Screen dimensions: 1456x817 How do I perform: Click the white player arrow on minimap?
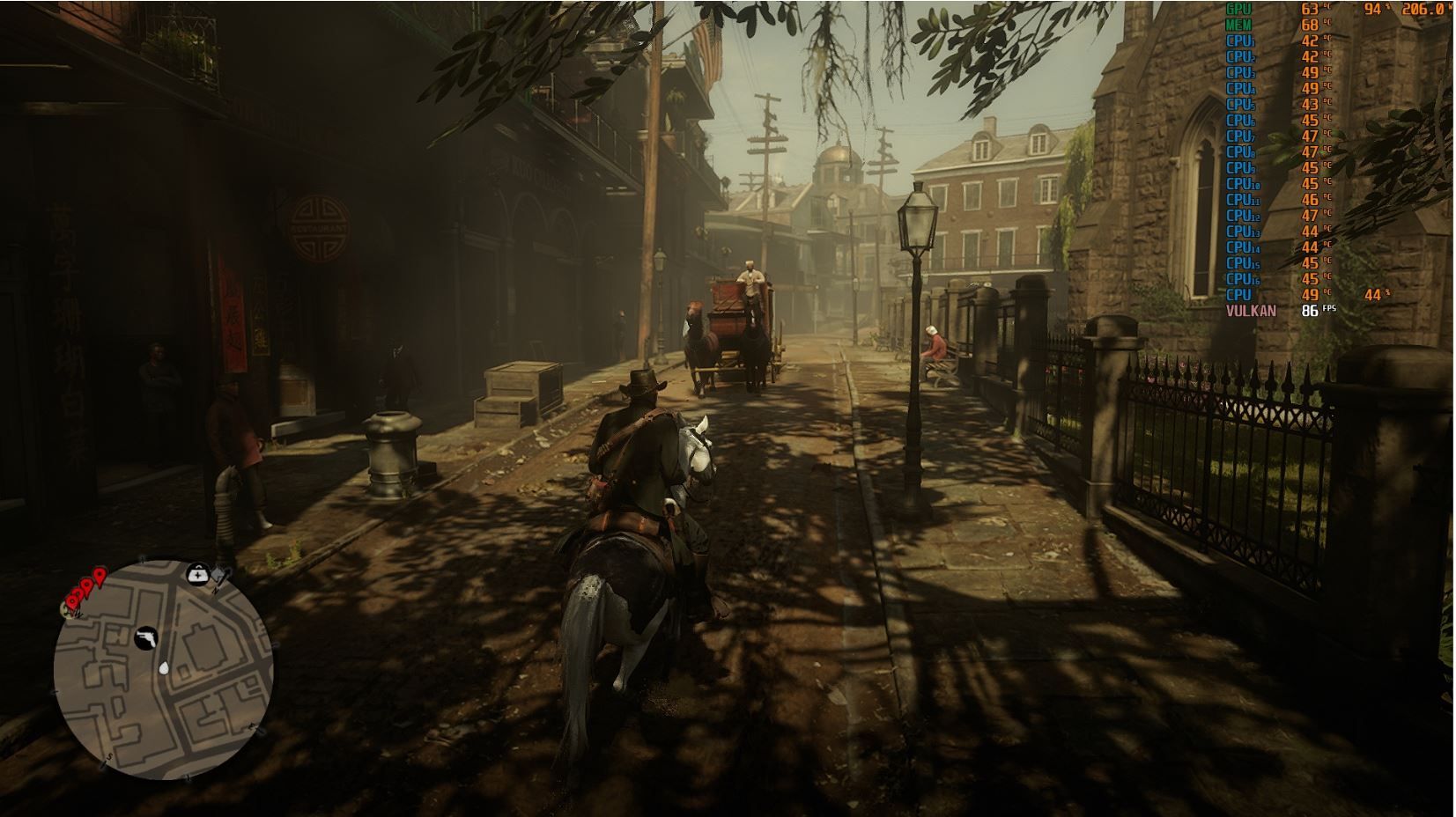pyautogui.click(x=165, y=667)
